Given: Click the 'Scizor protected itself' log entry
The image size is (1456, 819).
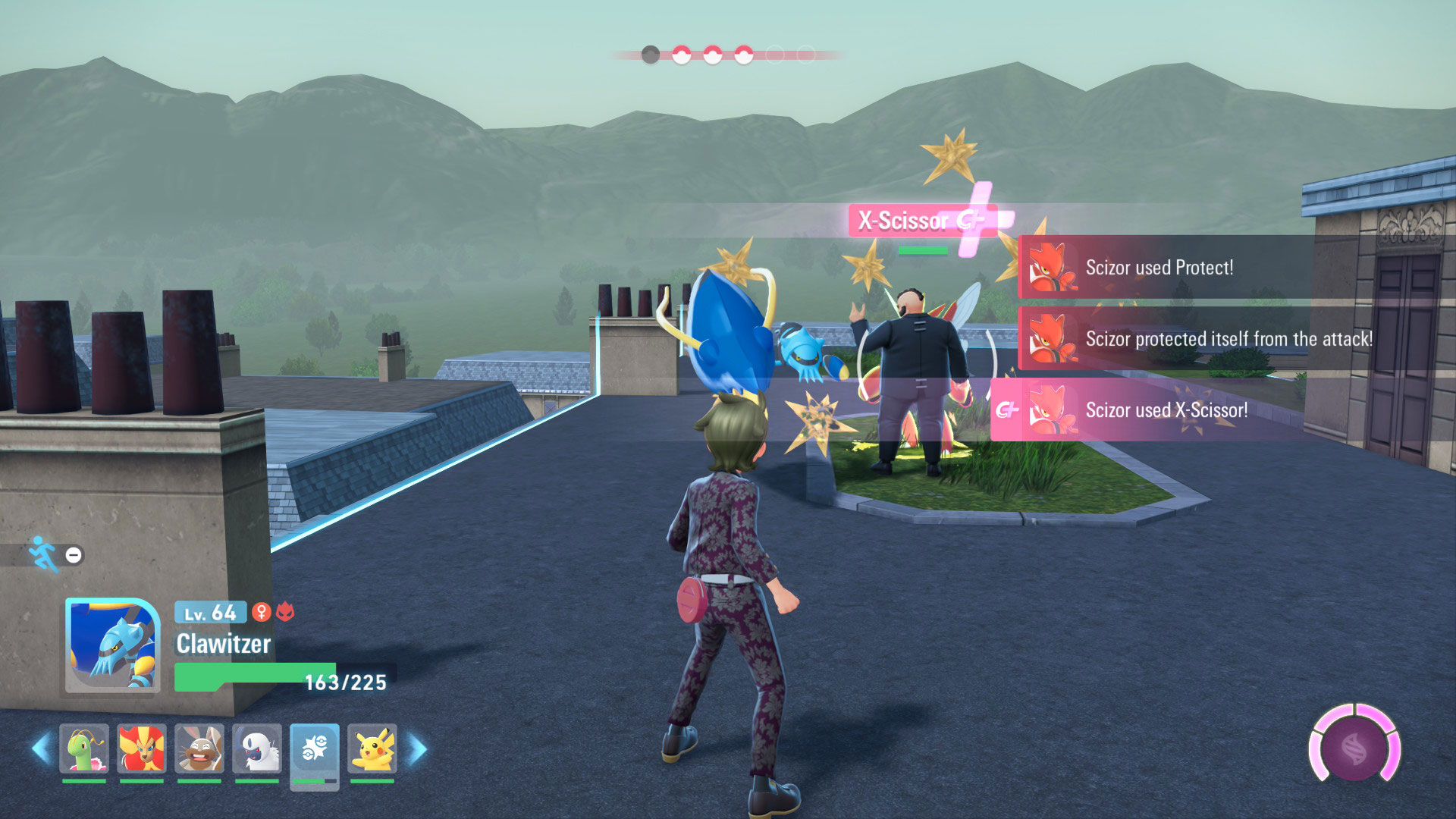Looking at the screenshot, I should [1228, 338].
